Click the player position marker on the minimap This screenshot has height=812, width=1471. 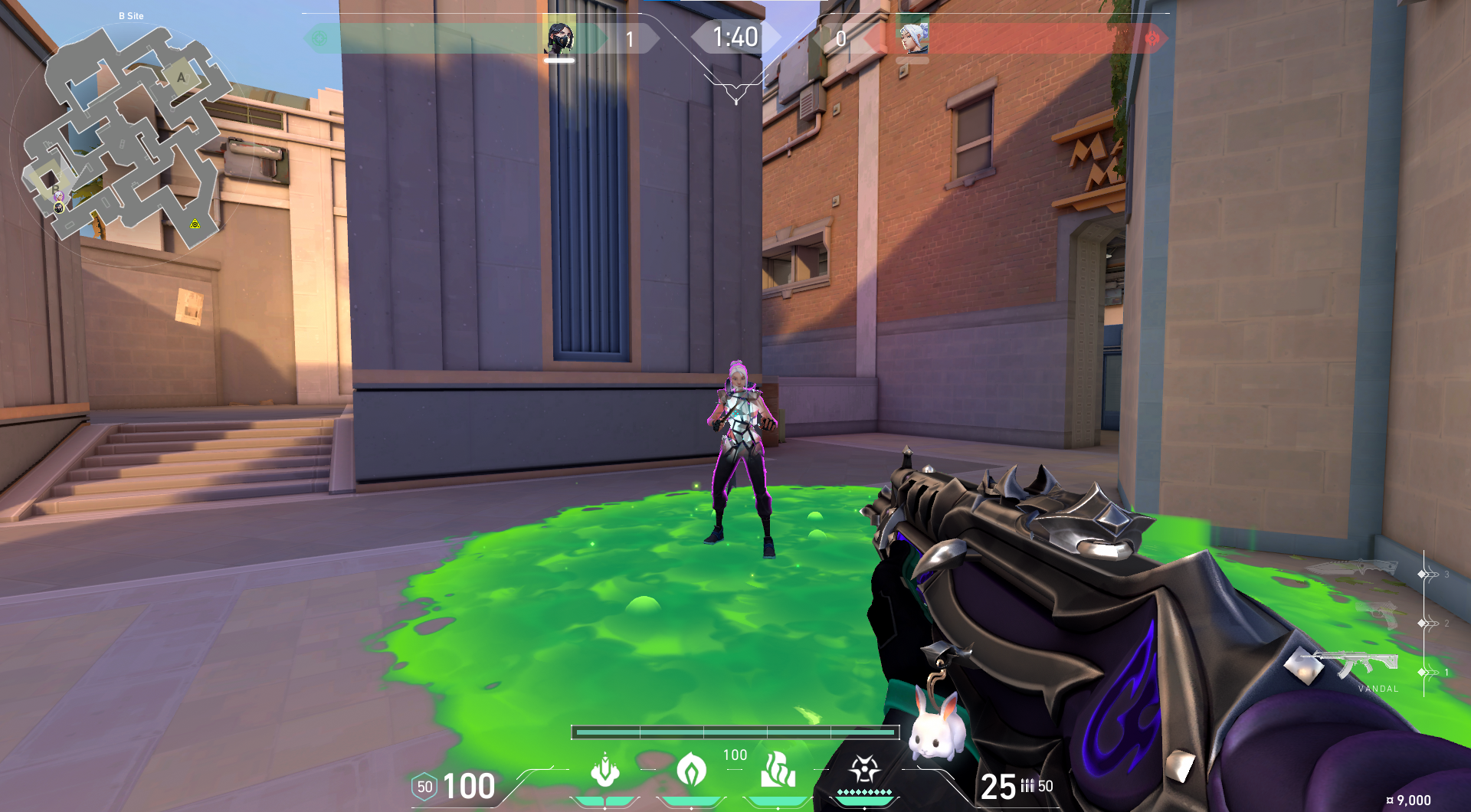click(59, 208)
